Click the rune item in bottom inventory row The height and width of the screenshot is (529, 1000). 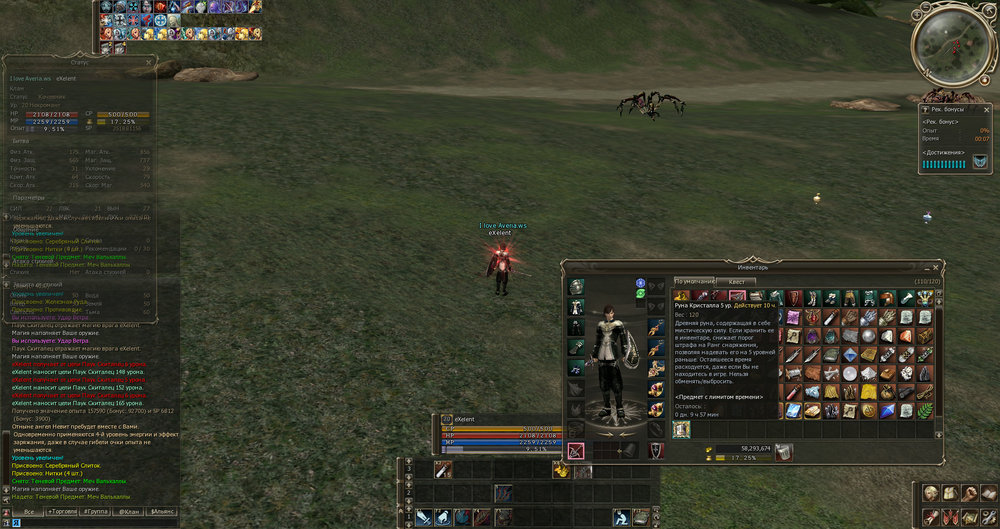(x=681, y=429)
